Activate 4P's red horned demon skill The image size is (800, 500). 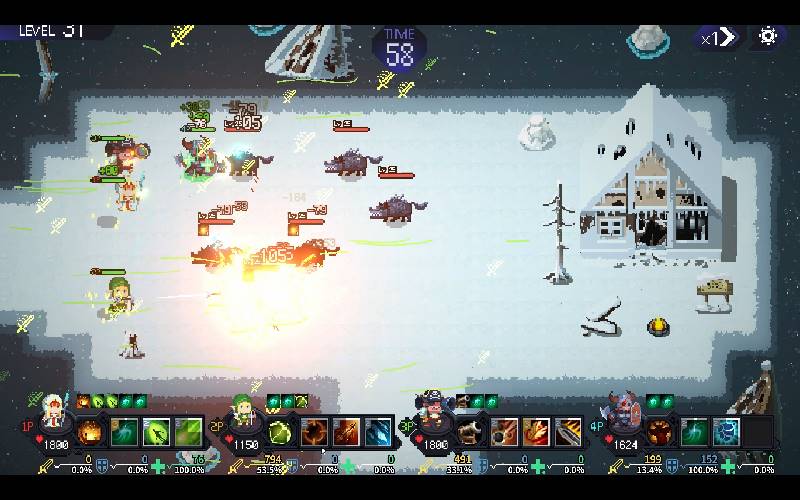click(661, 433)
